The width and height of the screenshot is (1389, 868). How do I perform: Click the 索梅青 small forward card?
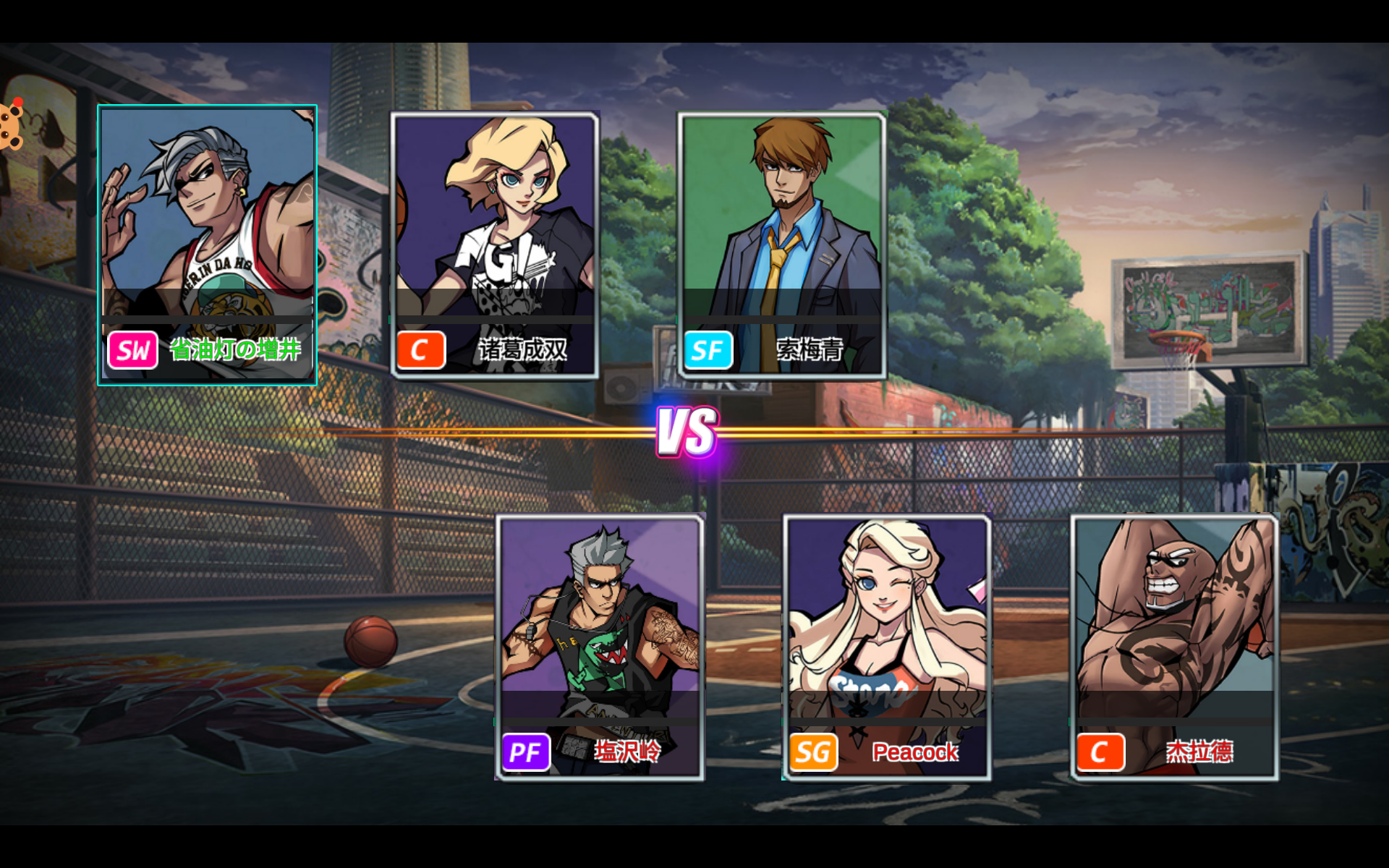(x=782, y=244)
